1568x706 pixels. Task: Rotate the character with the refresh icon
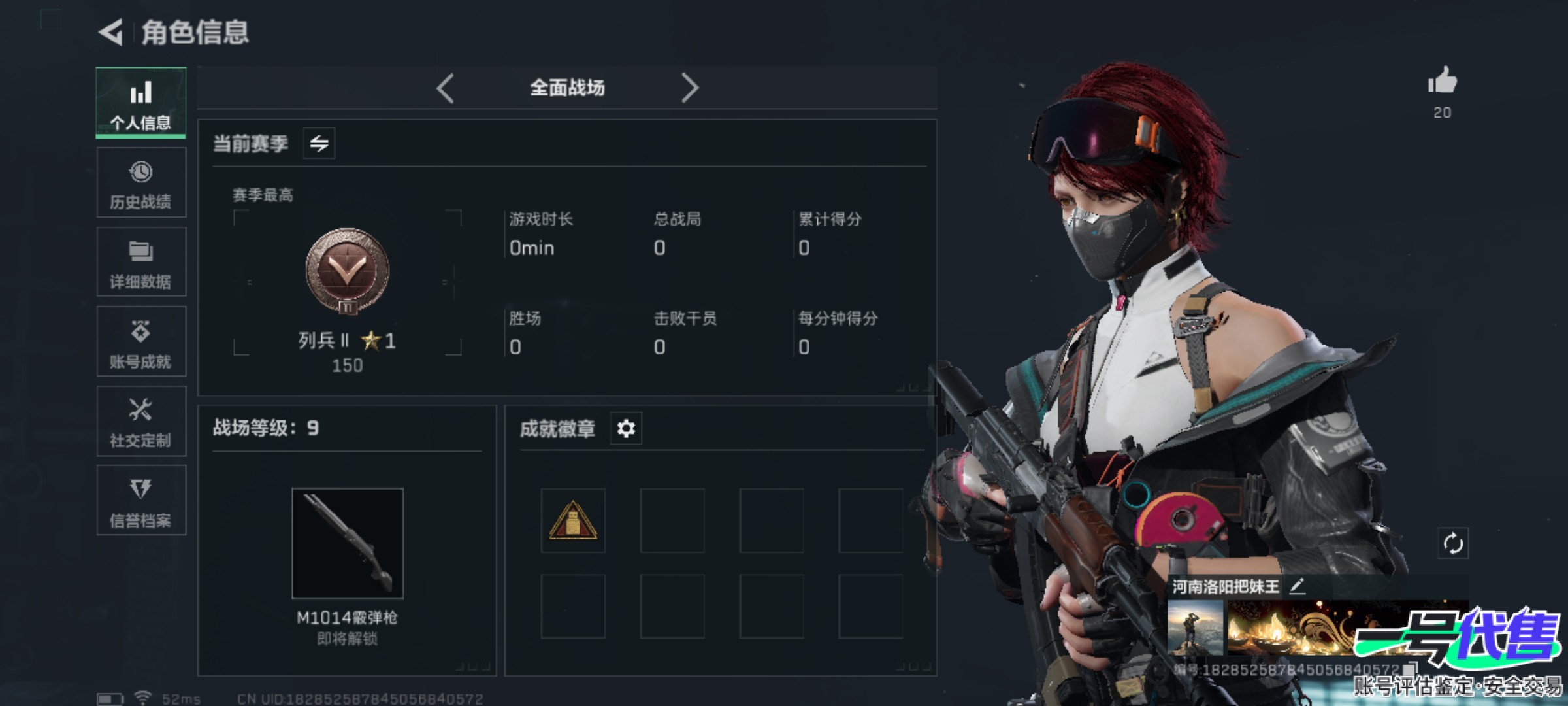click(1452, 543)
